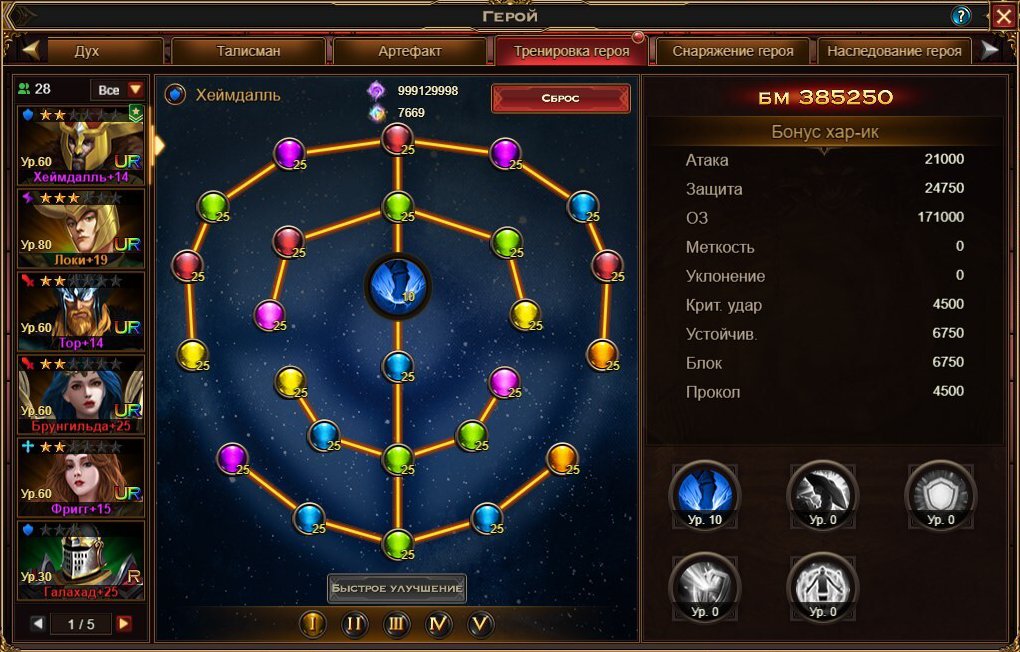This screenshot has width=1020, height=652.
Task: Open the help question mark
Action: click(961, 16)
